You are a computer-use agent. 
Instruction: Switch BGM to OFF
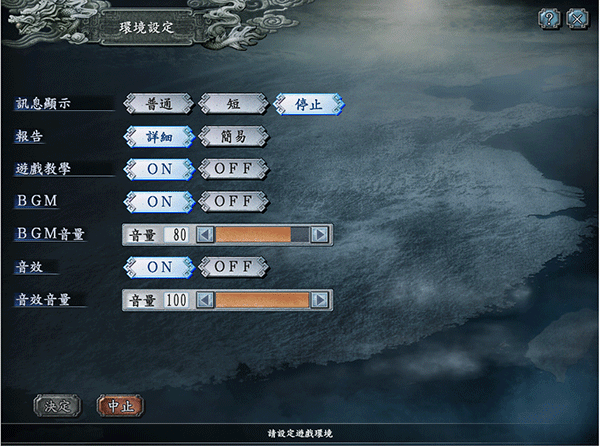(x=233, y=201)
